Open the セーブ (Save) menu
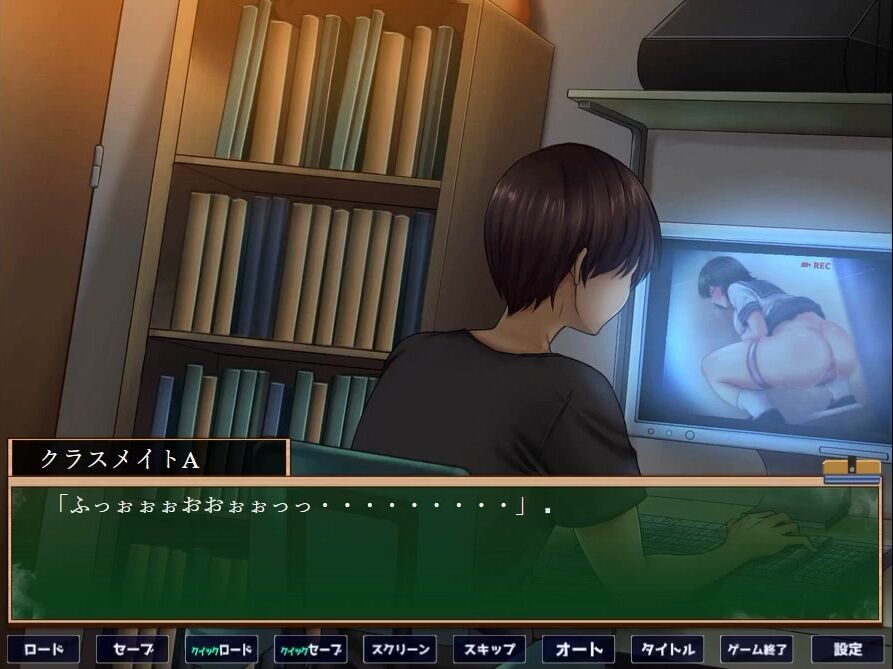The height and width of the screenshot is (669, 893). 132,649
